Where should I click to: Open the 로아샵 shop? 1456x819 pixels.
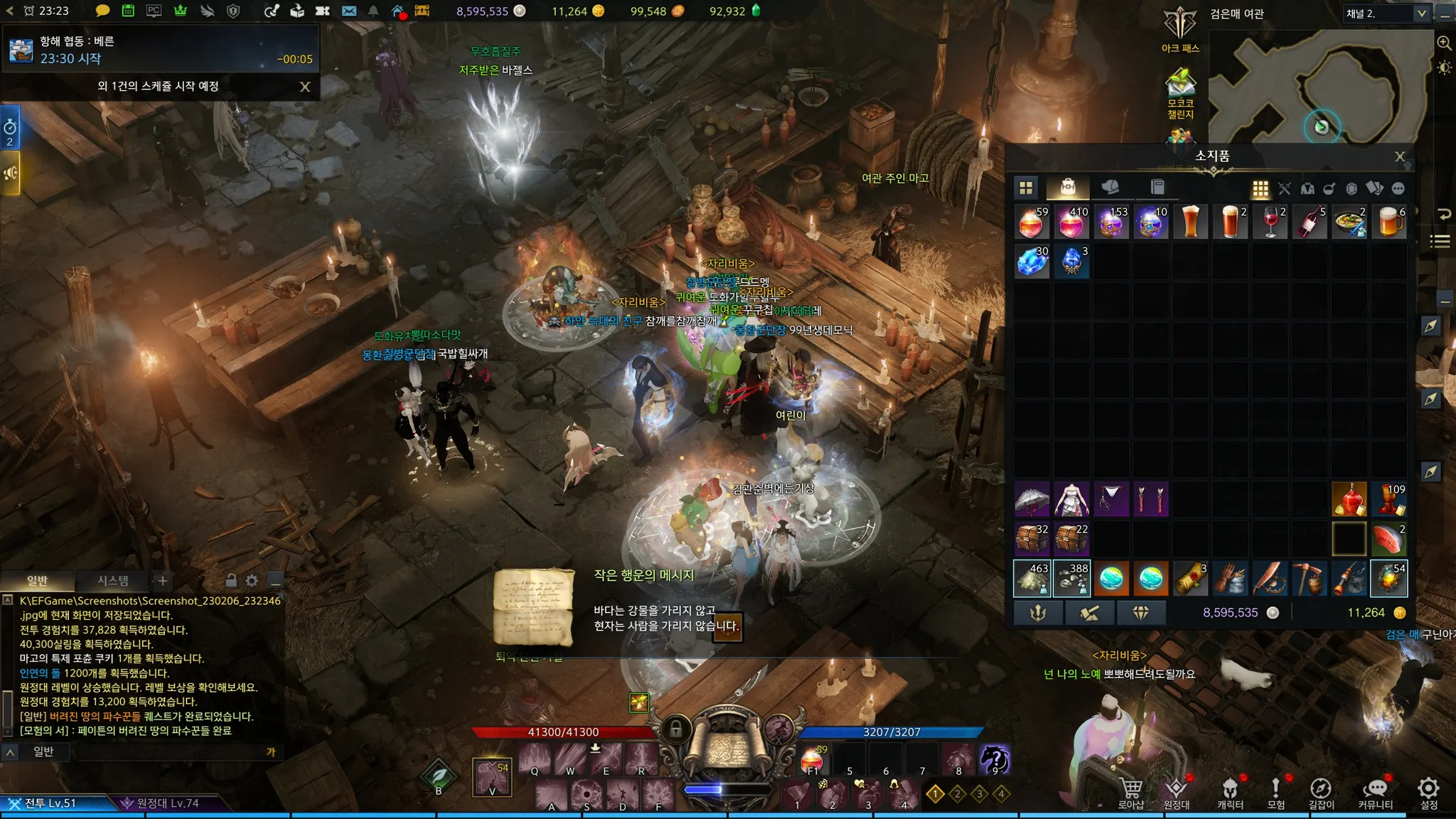tap(1130, 791)
